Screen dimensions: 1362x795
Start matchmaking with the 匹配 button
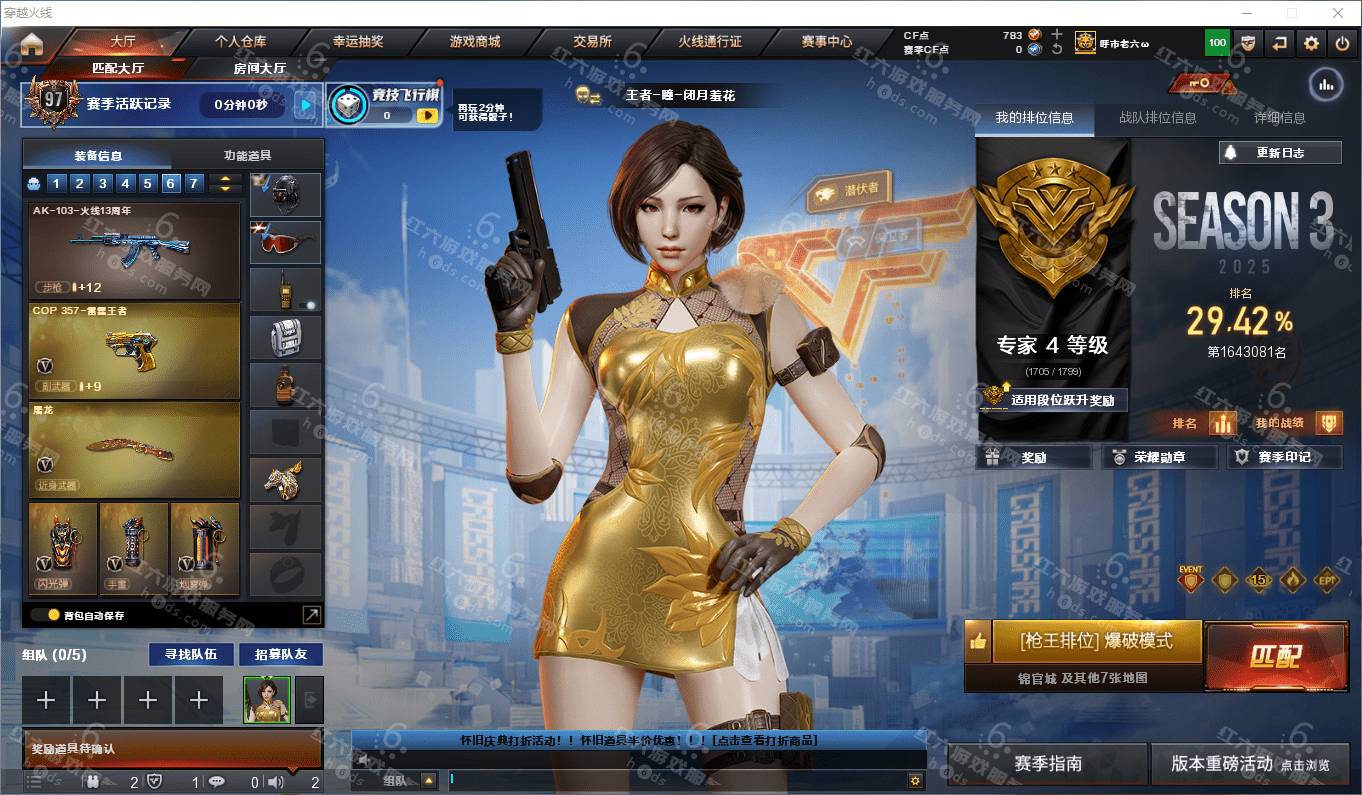click(1276, 656)
